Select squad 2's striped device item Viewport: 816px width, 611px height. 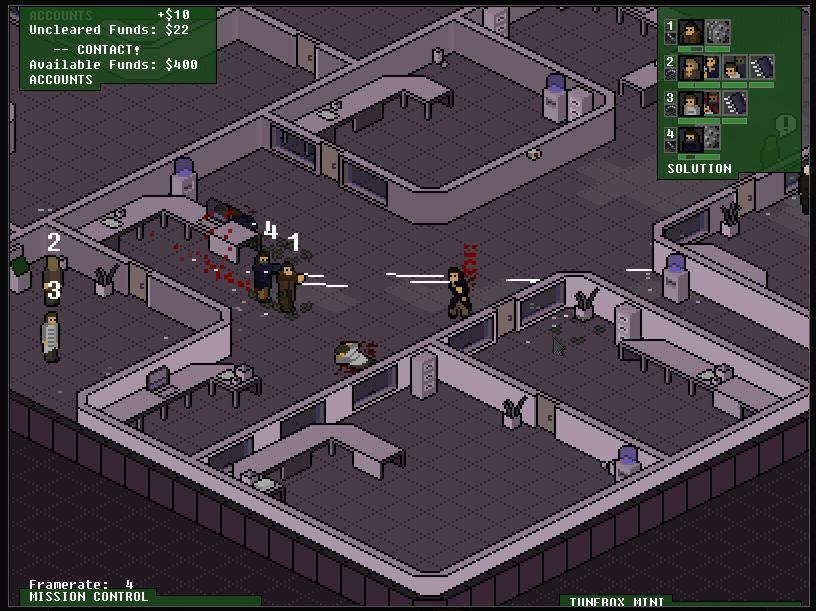click(762, 68)
